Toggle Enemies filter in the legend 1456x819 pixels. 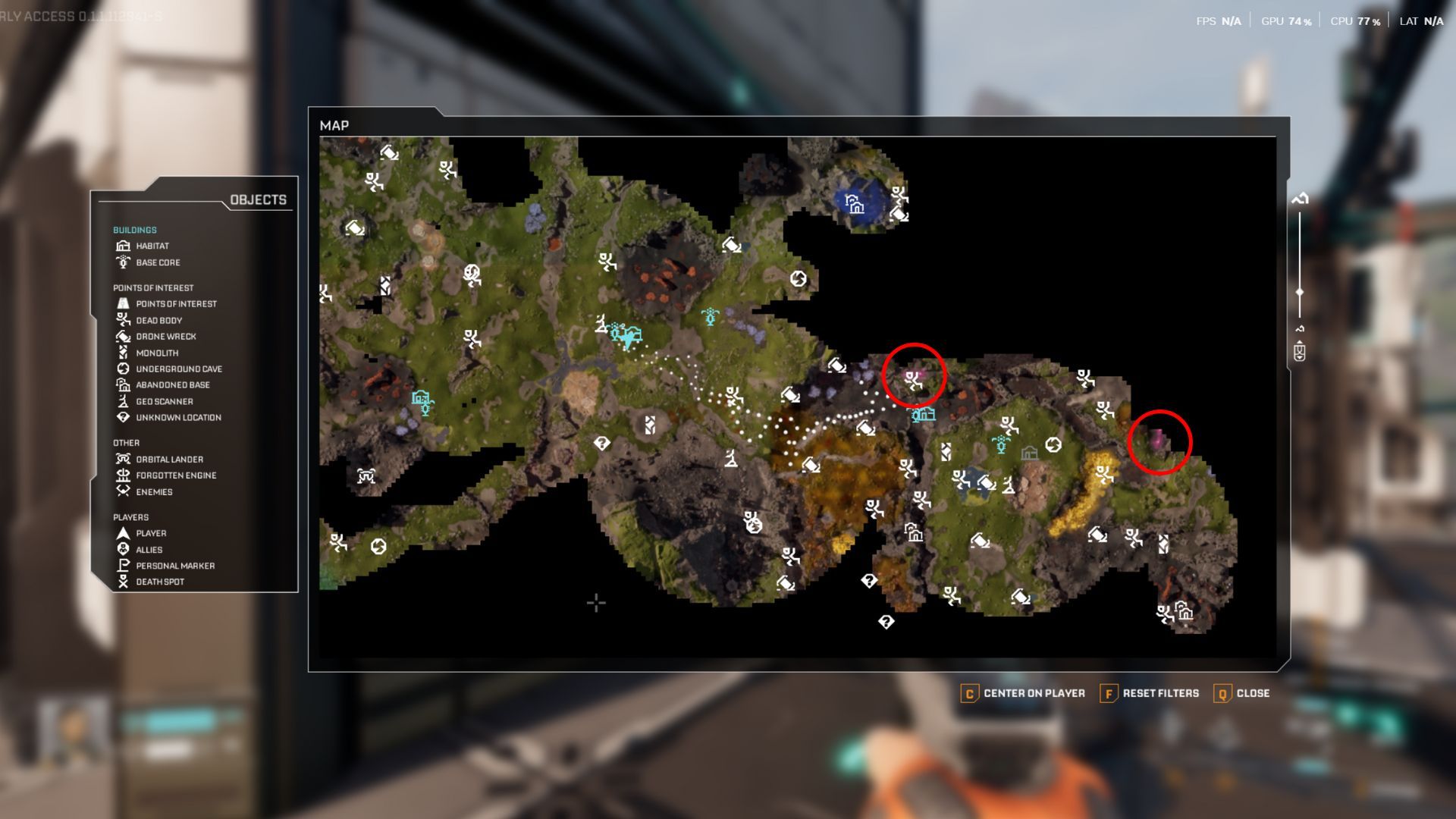tap(153, 492)
